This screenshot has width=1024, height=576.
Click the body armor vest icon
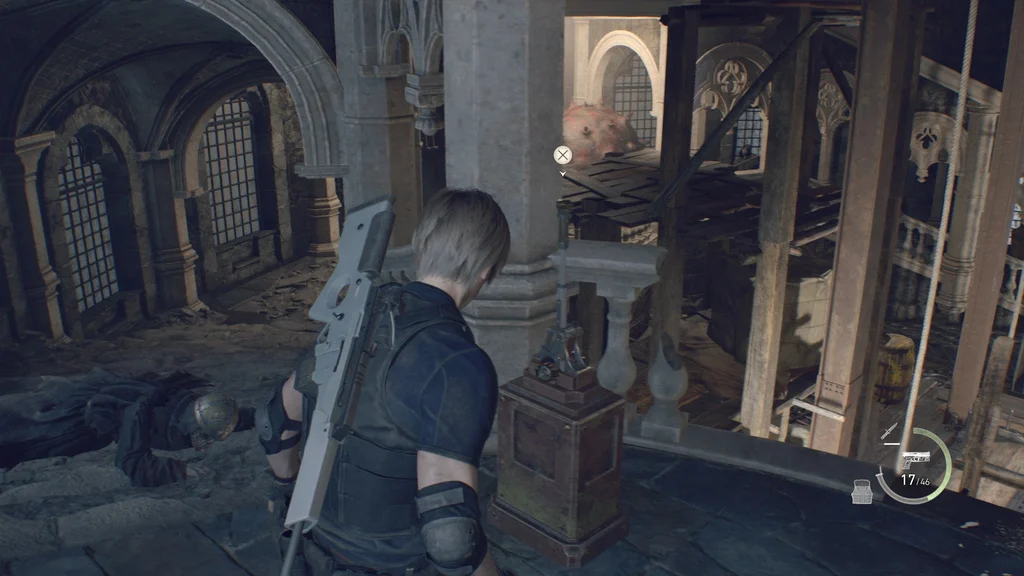pos(861,491)
